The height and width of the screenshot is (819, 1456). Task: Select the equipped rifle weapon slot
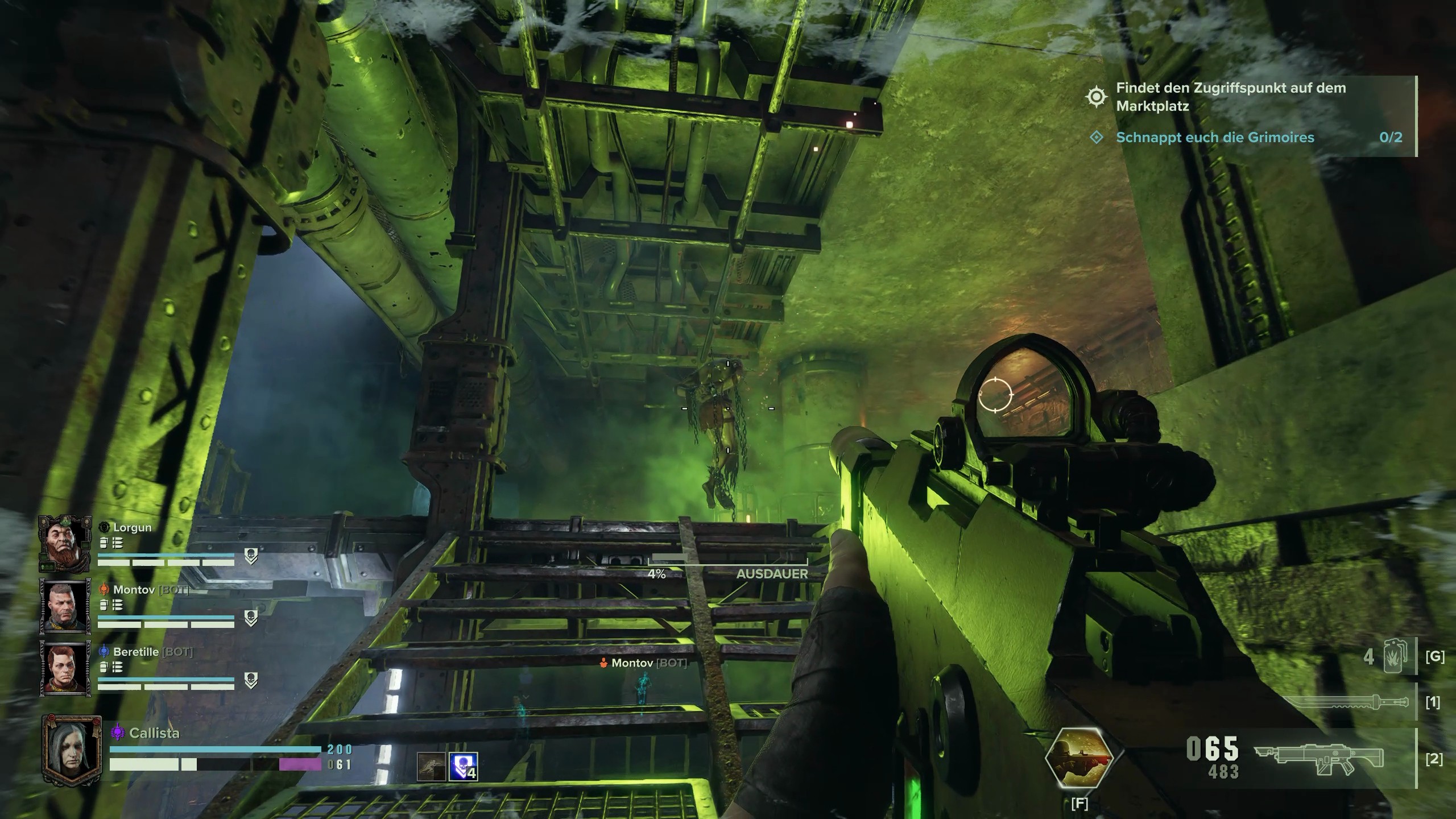coord(1321,758)
